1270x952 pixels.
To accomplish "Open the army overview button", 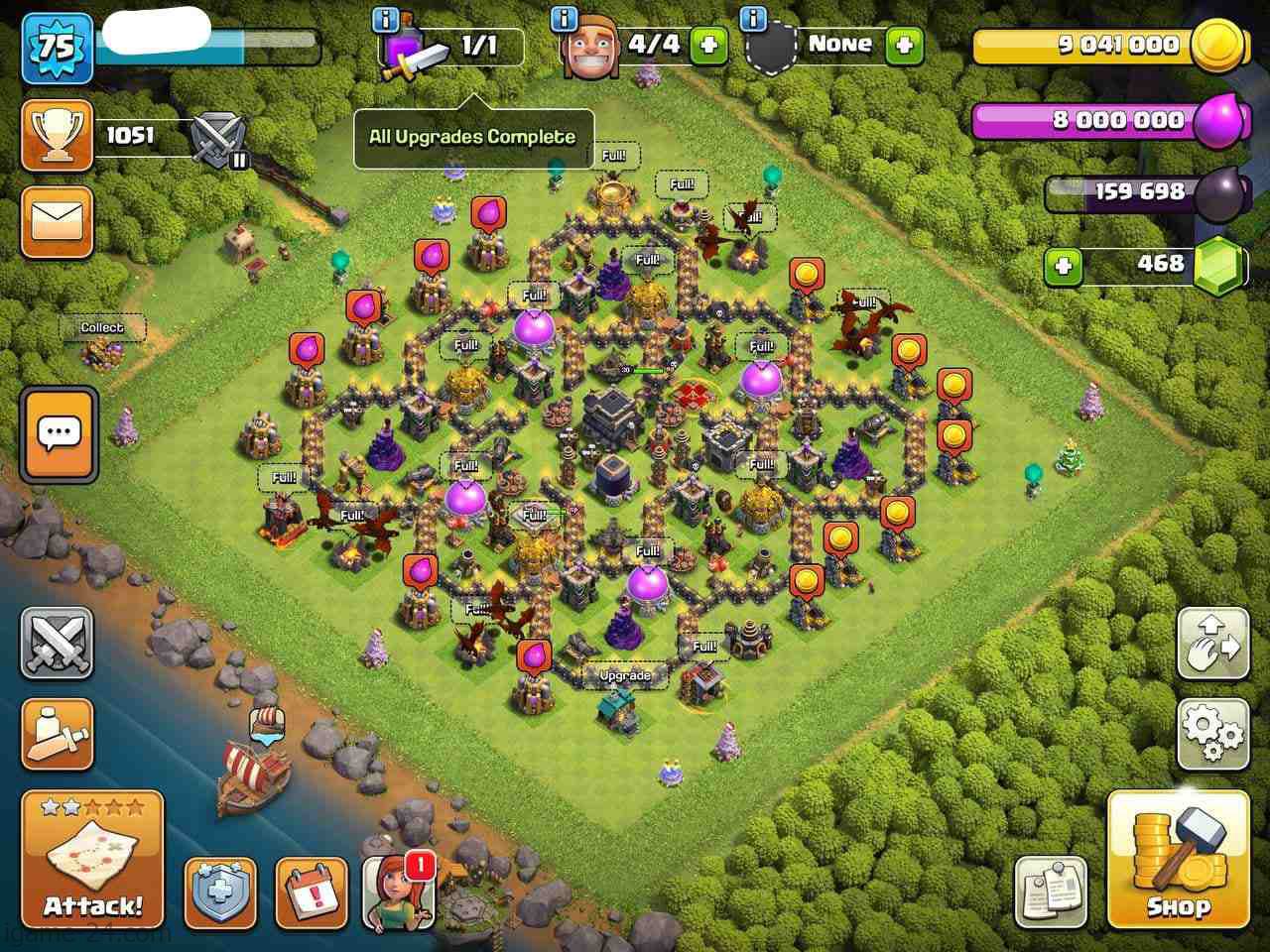I will point(58,734).
